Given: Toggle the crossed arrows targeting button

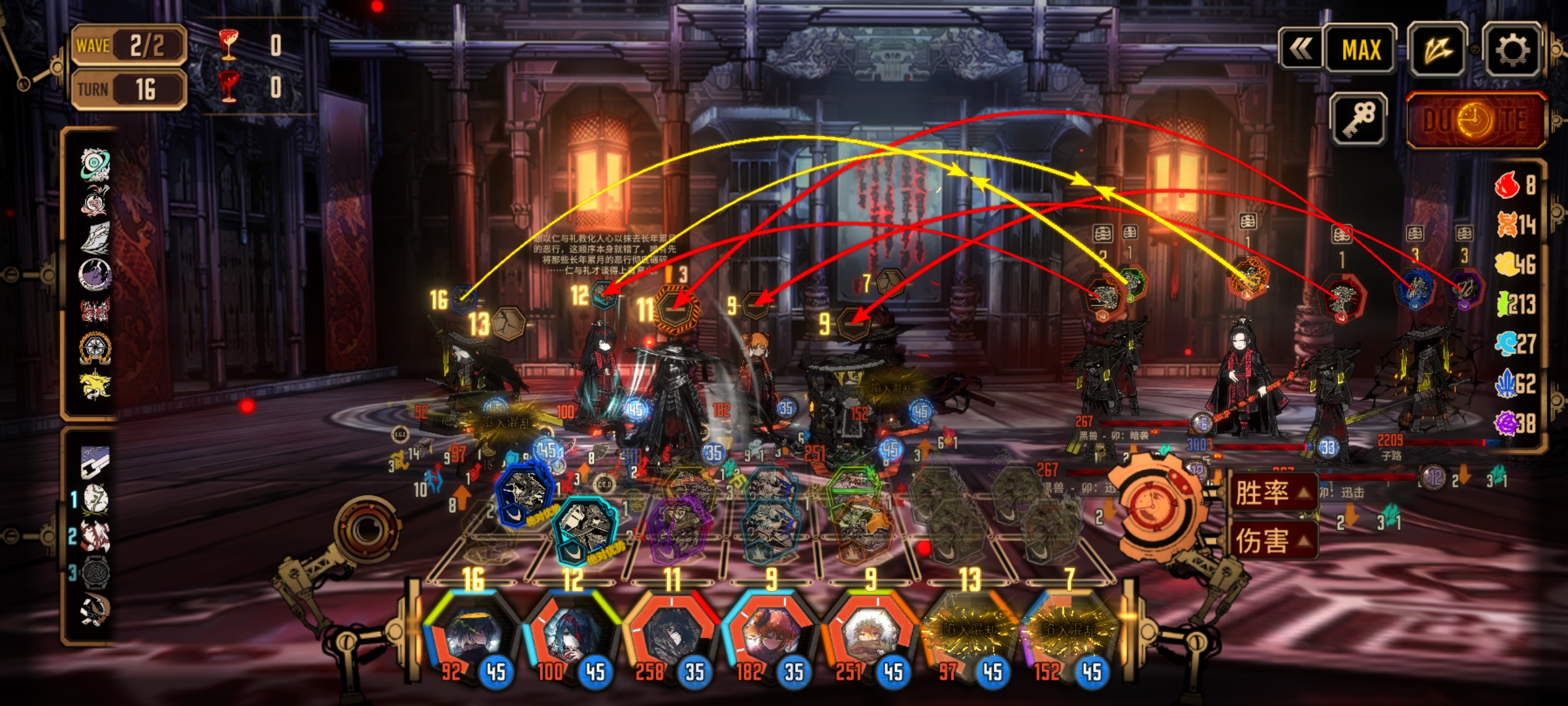Looking at the screenshot, I should (x=1438, y=50).
